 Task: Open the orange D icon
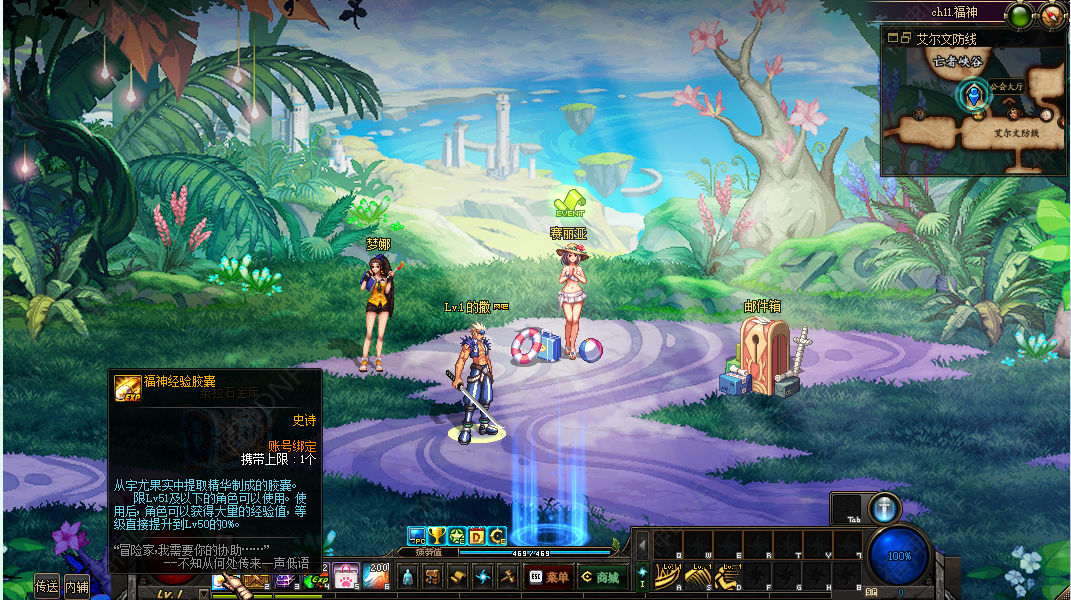tap(477, 536)
